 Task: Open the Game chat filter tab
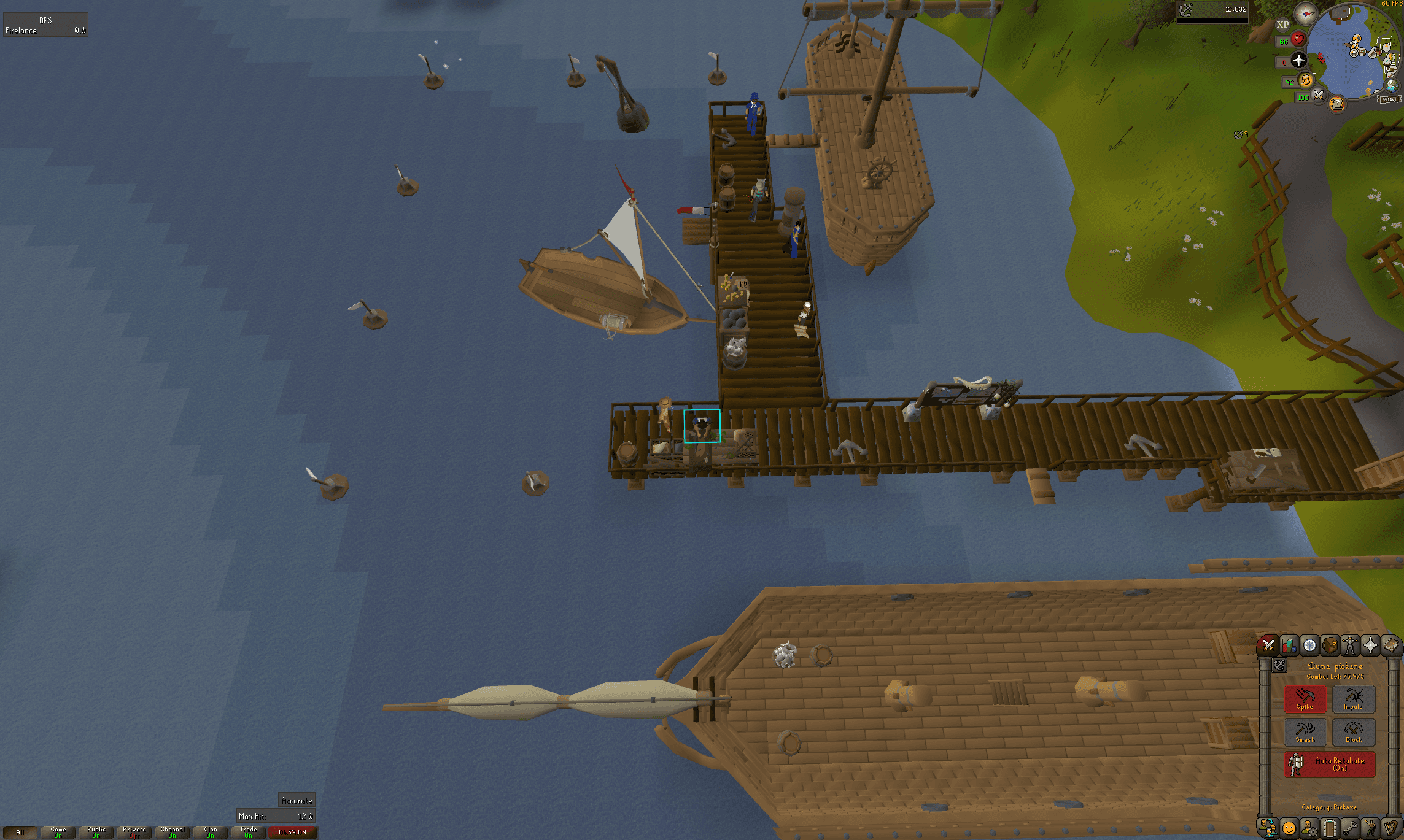58,833
